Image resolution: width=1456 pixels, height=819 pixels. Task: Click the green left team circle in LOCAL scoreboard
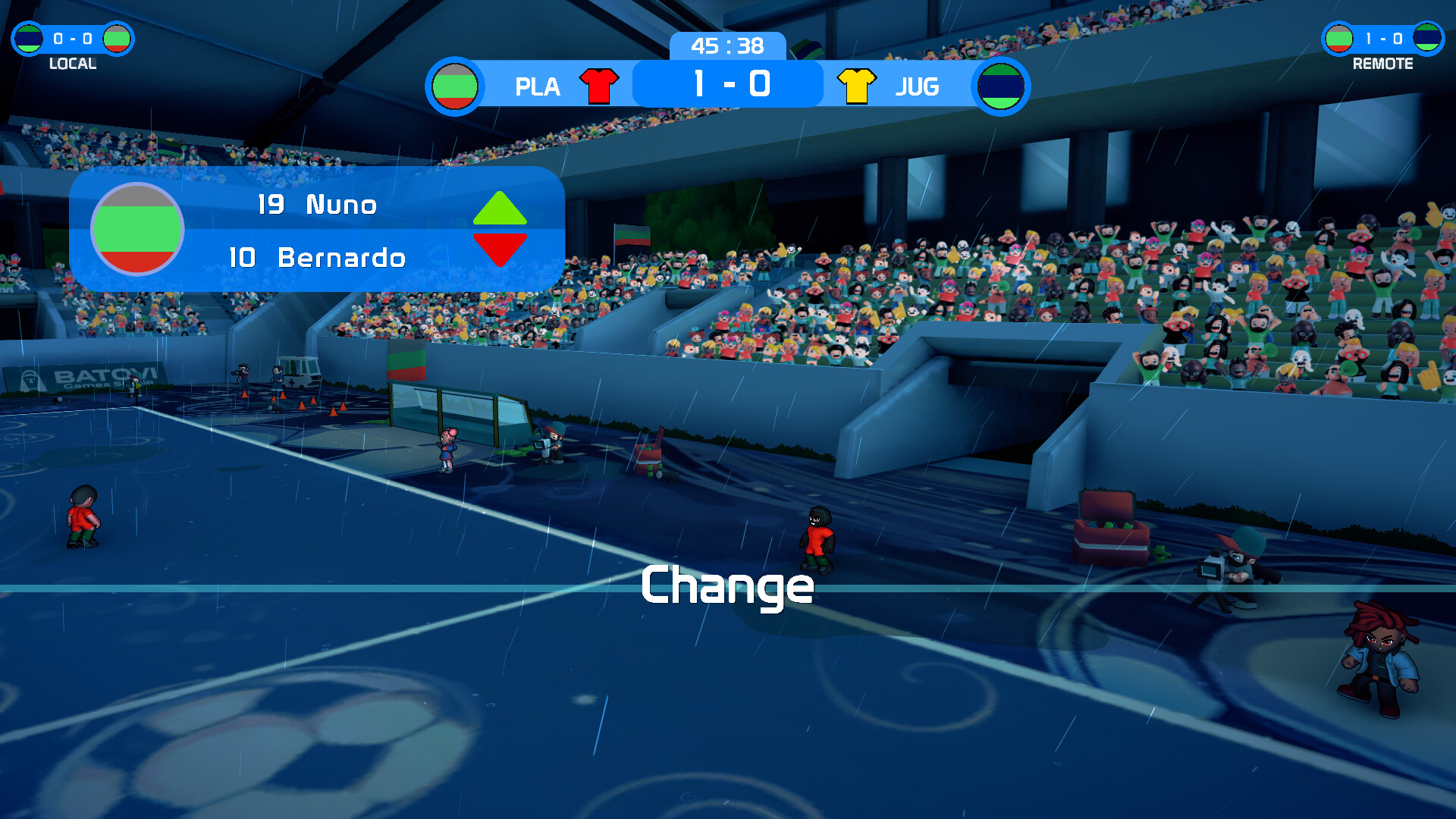click(x=29, y=39)
